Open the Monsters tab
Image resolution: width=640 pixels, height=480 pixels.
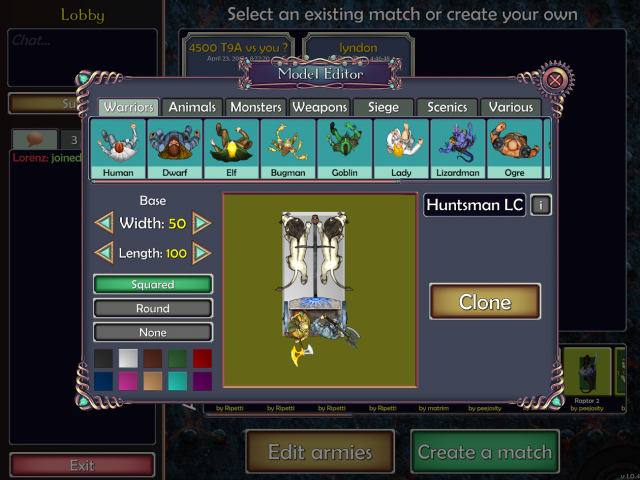(x=256, y=107)
